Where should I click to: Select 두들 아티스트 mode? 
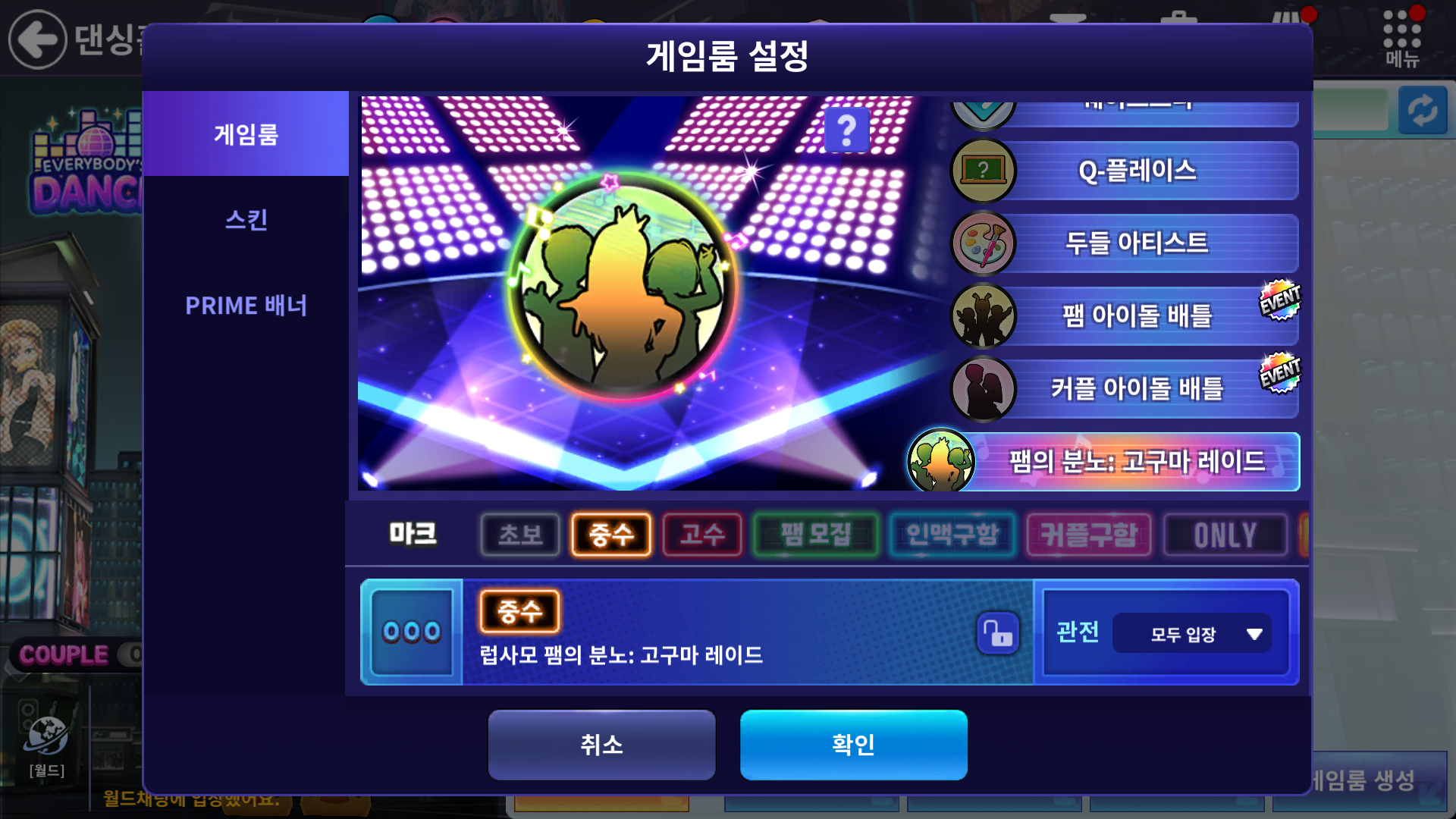(x=1136, y=243)
